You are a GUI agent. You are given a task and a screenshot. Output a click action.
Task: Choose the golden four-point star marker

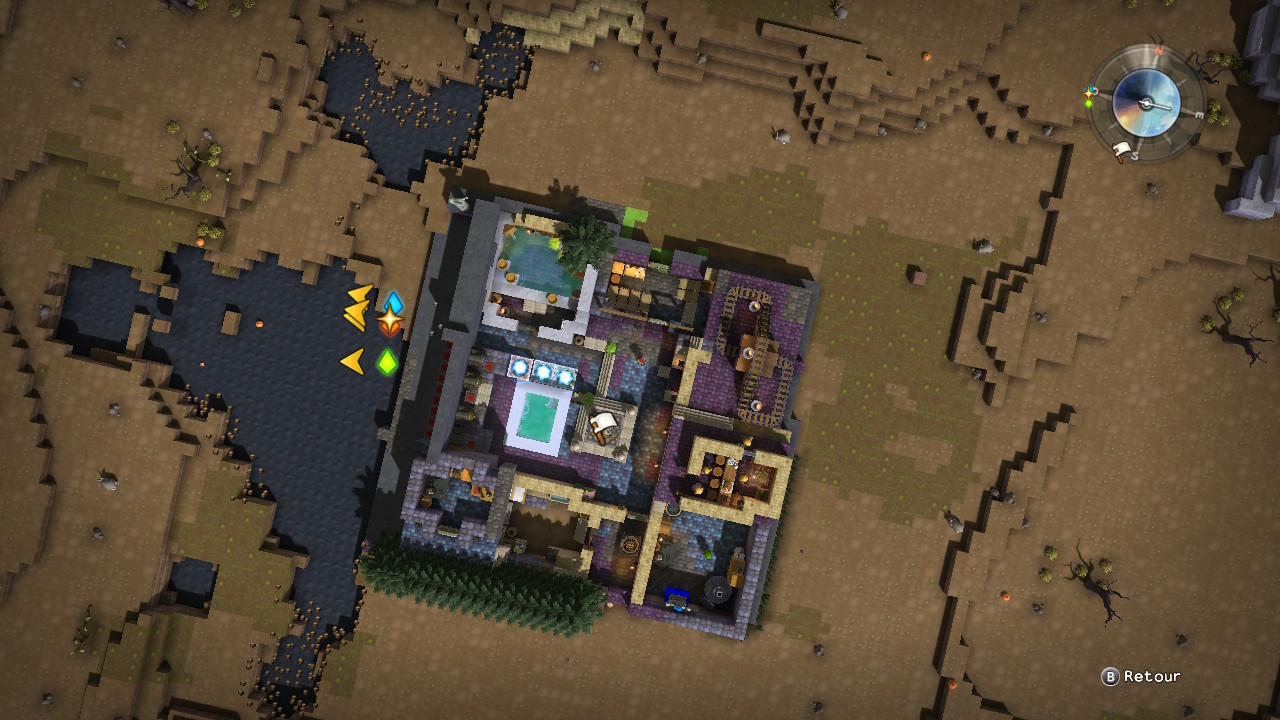point(389,321)
